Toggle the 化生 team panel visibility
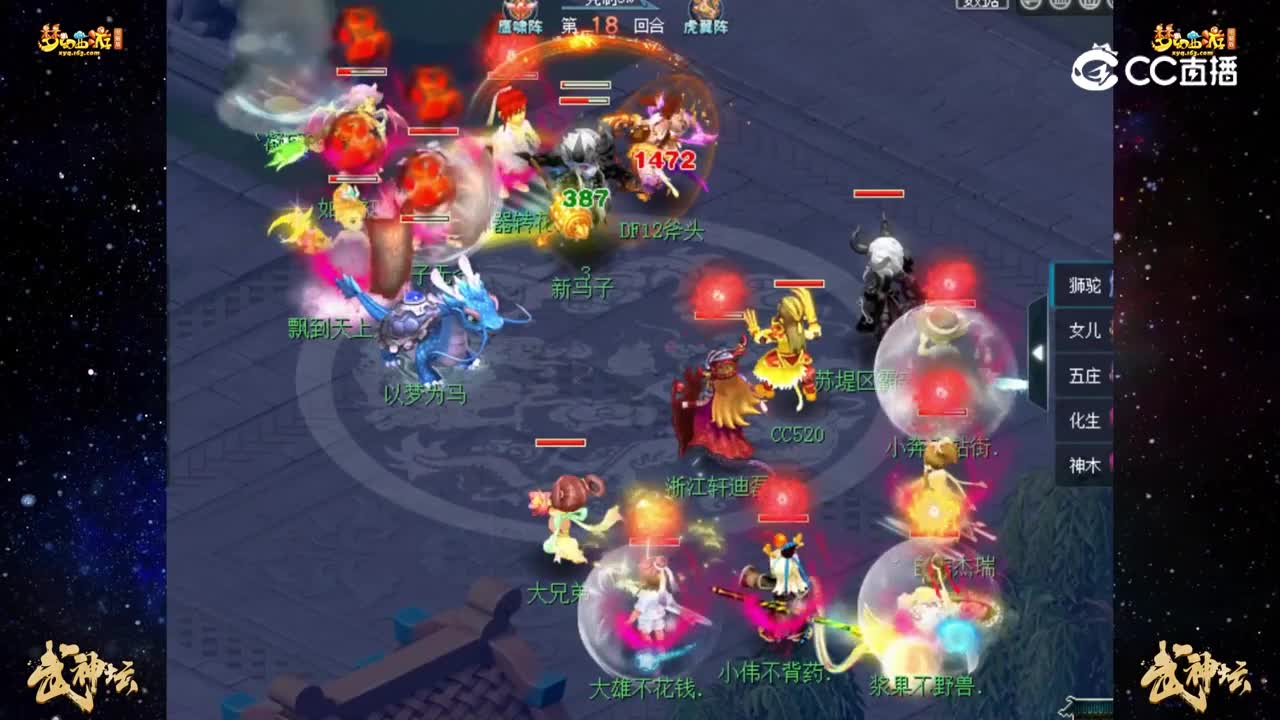Viewport: 1280px width, 720px height. coord(1085,420)
